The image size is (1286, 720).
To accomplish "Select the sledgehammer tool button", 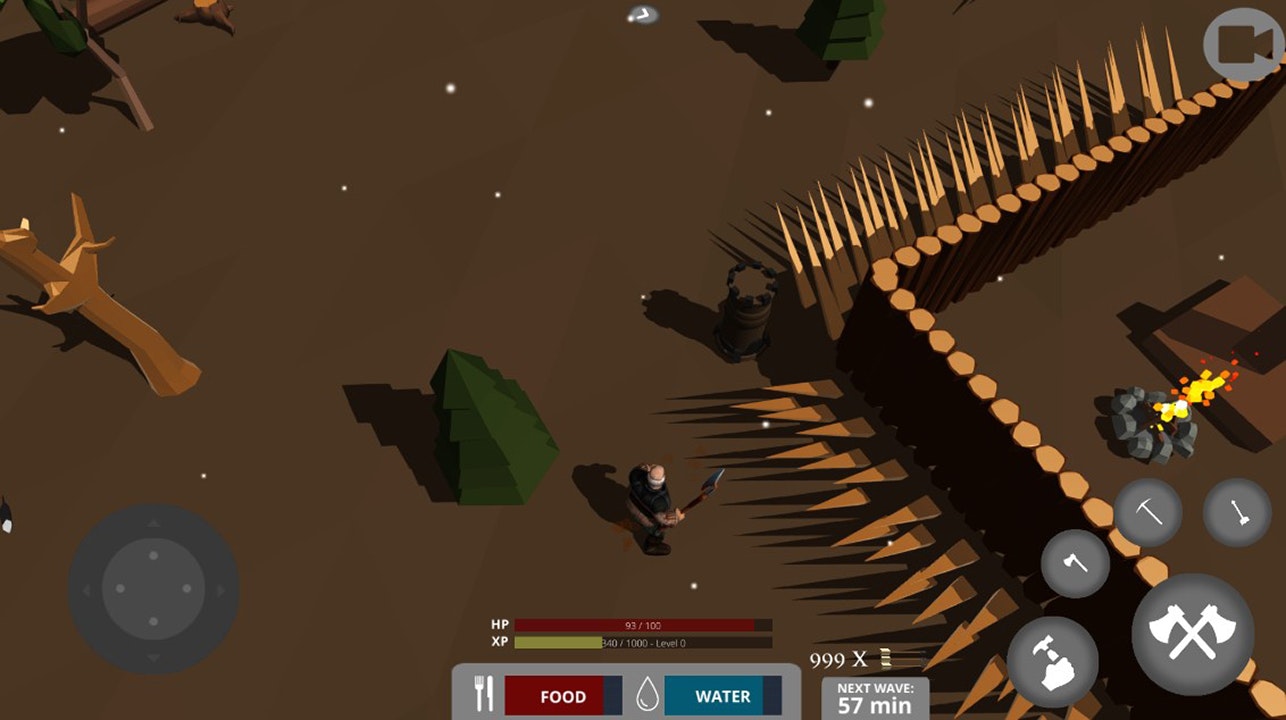I will pos(1237,512).
